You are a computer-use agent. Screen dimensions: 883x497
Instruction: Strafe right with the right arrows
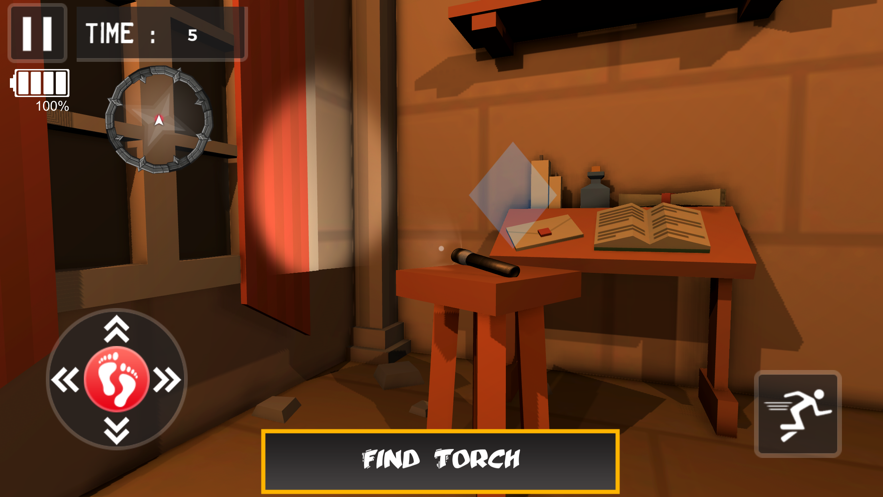tap(167, 380)
